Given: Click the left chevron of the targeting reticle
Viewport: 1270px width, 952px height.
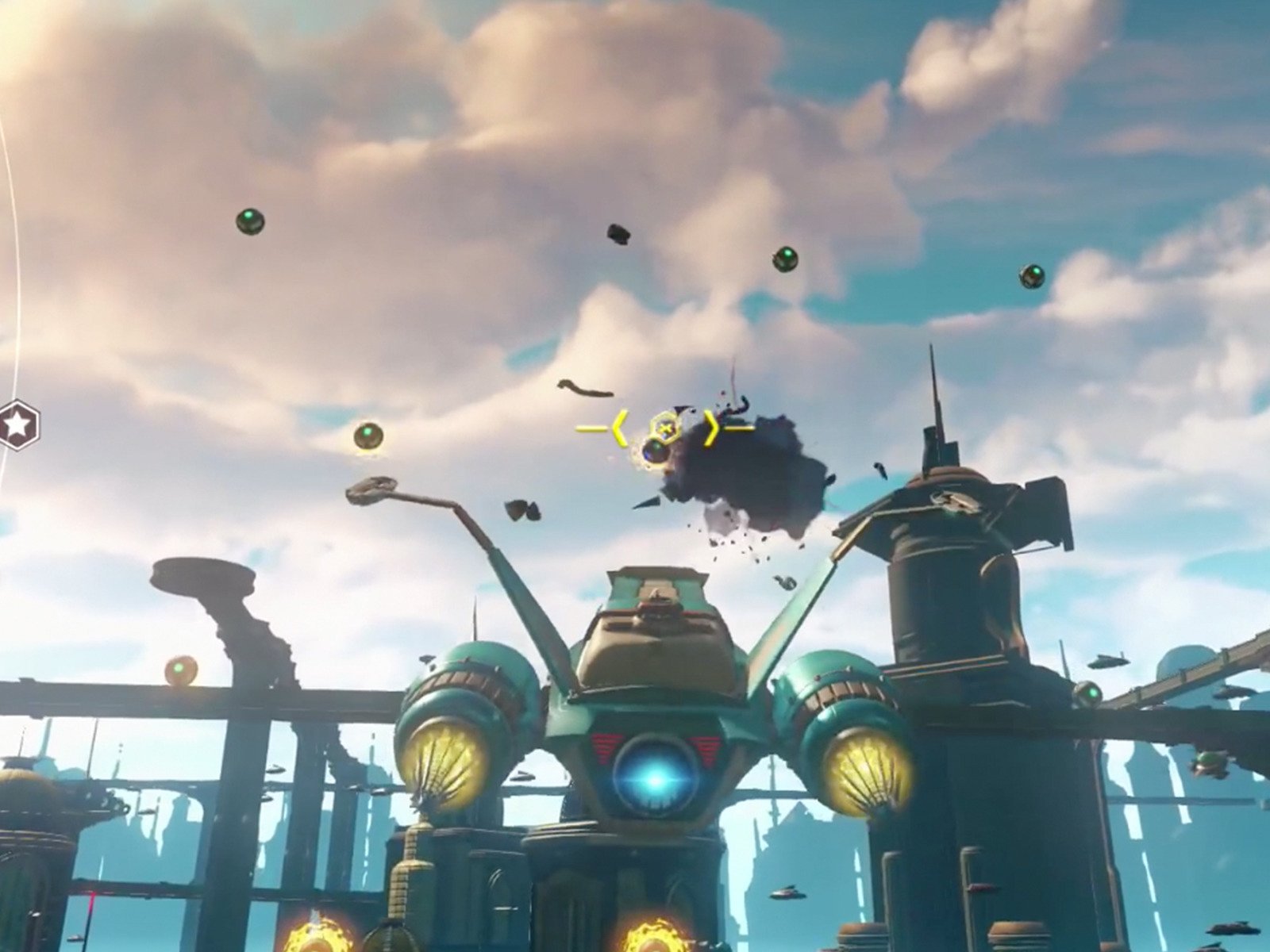Looking at the screenshot, I should coord(622,428).
